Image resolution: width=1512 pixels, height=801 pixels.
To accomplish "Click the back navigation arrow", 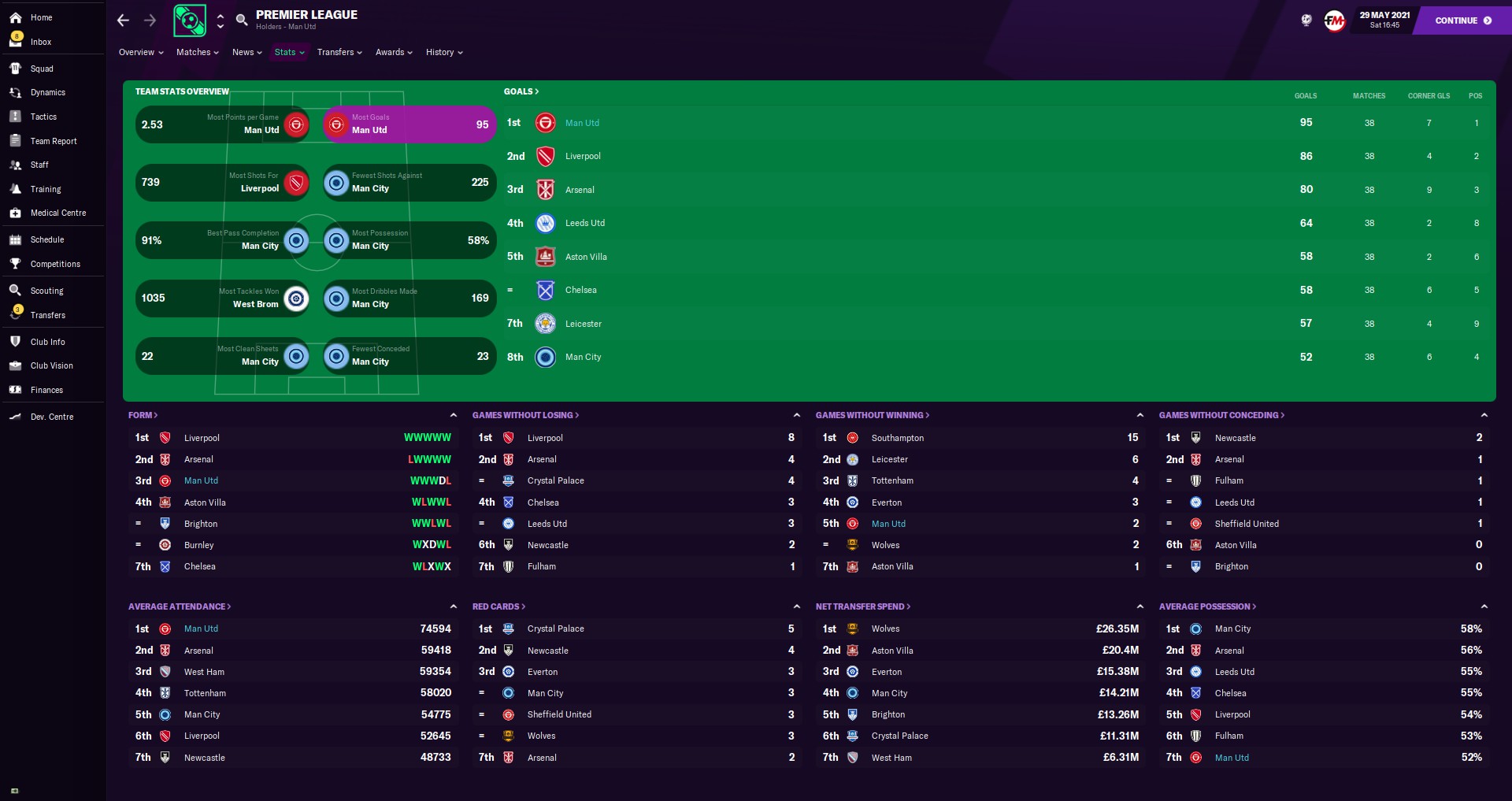I will [123, 20].
